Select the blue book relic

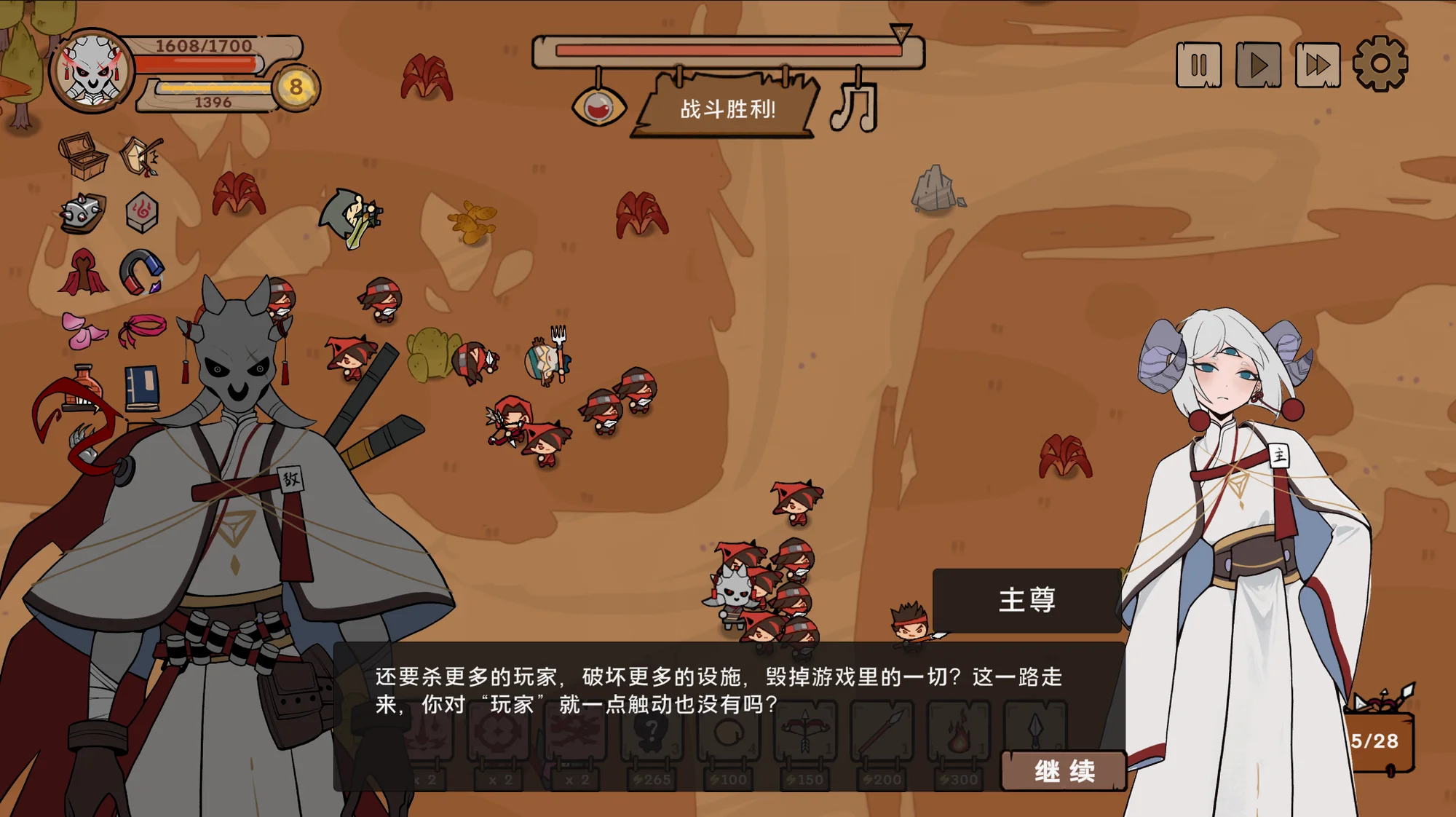click(x=142, y=387)
